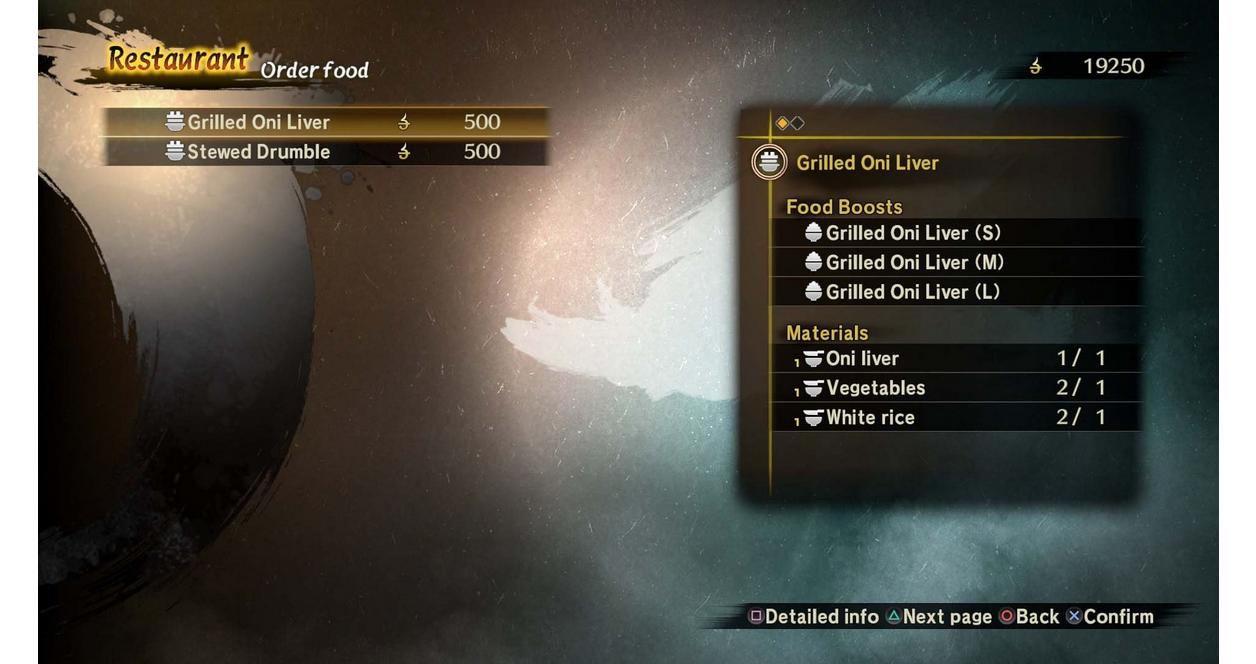The width and height of the screenshot is (1256, 664).
Task: Select the Grilled Oni Liver (M) boost row
Action: click(x=958, y=262)
